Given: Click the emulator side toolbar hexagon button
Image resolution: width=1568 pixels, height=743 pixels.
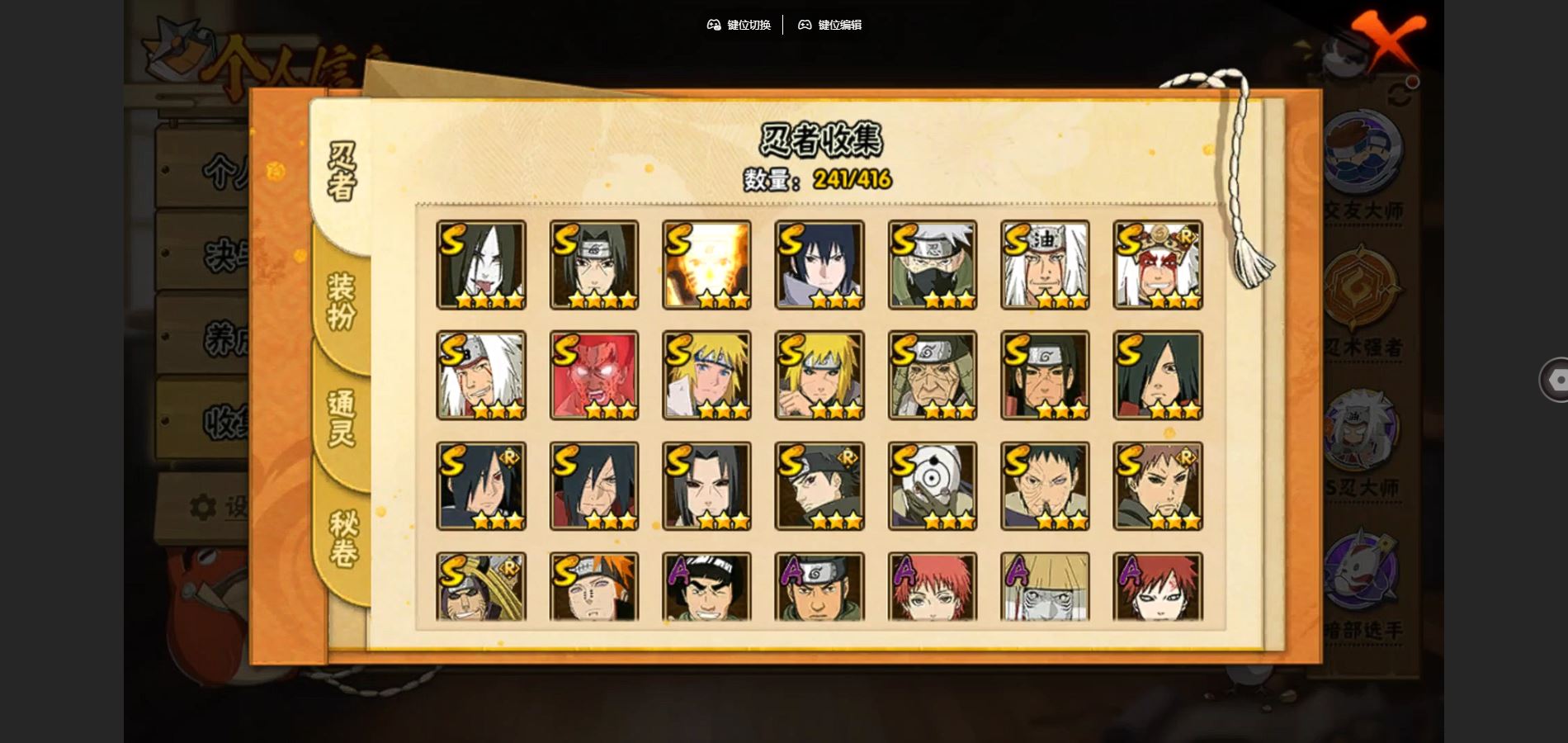Looking at the screenshot, I should 1557,380.
